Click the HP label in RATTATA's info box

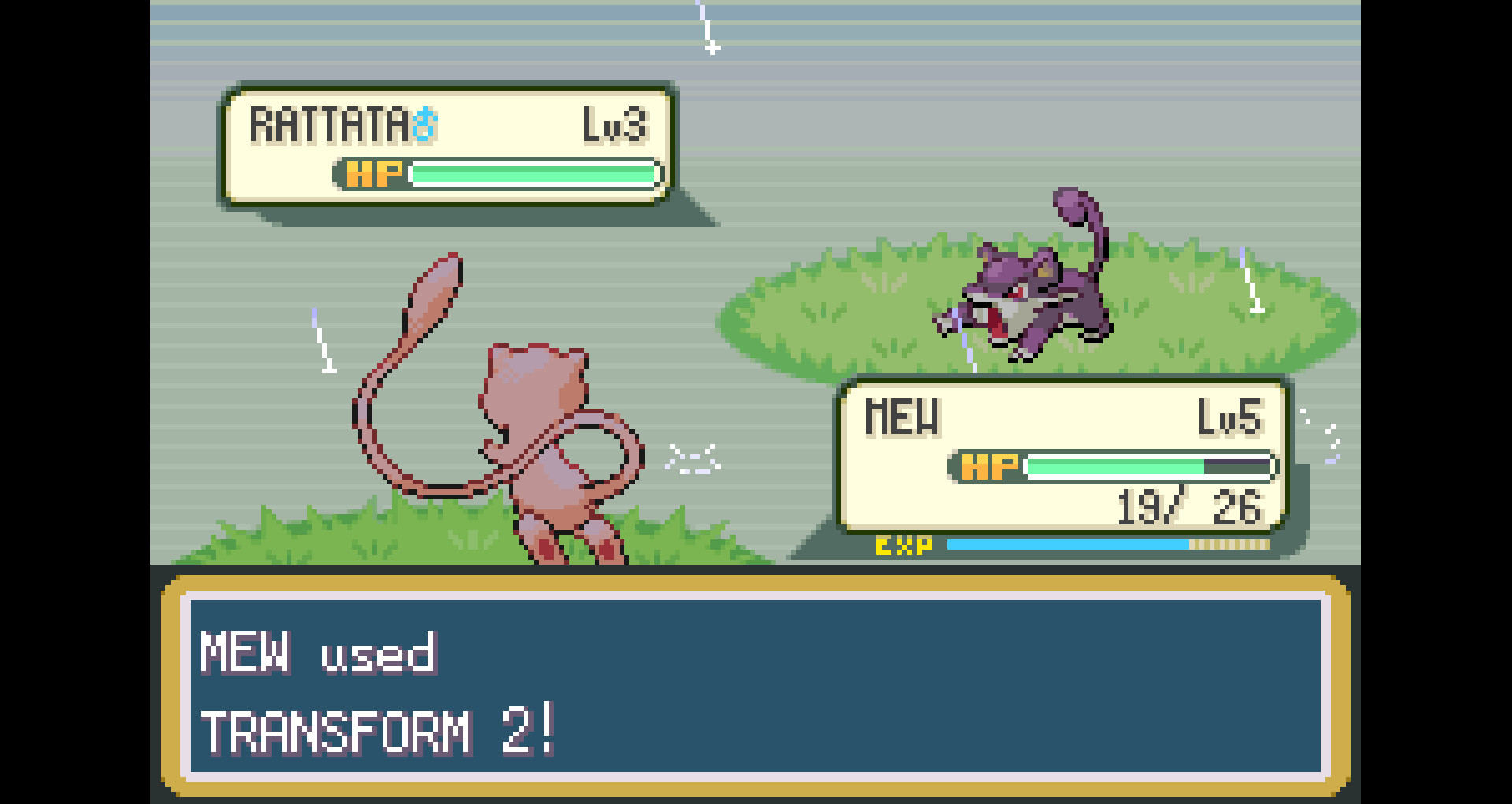[x=372, y=175]
